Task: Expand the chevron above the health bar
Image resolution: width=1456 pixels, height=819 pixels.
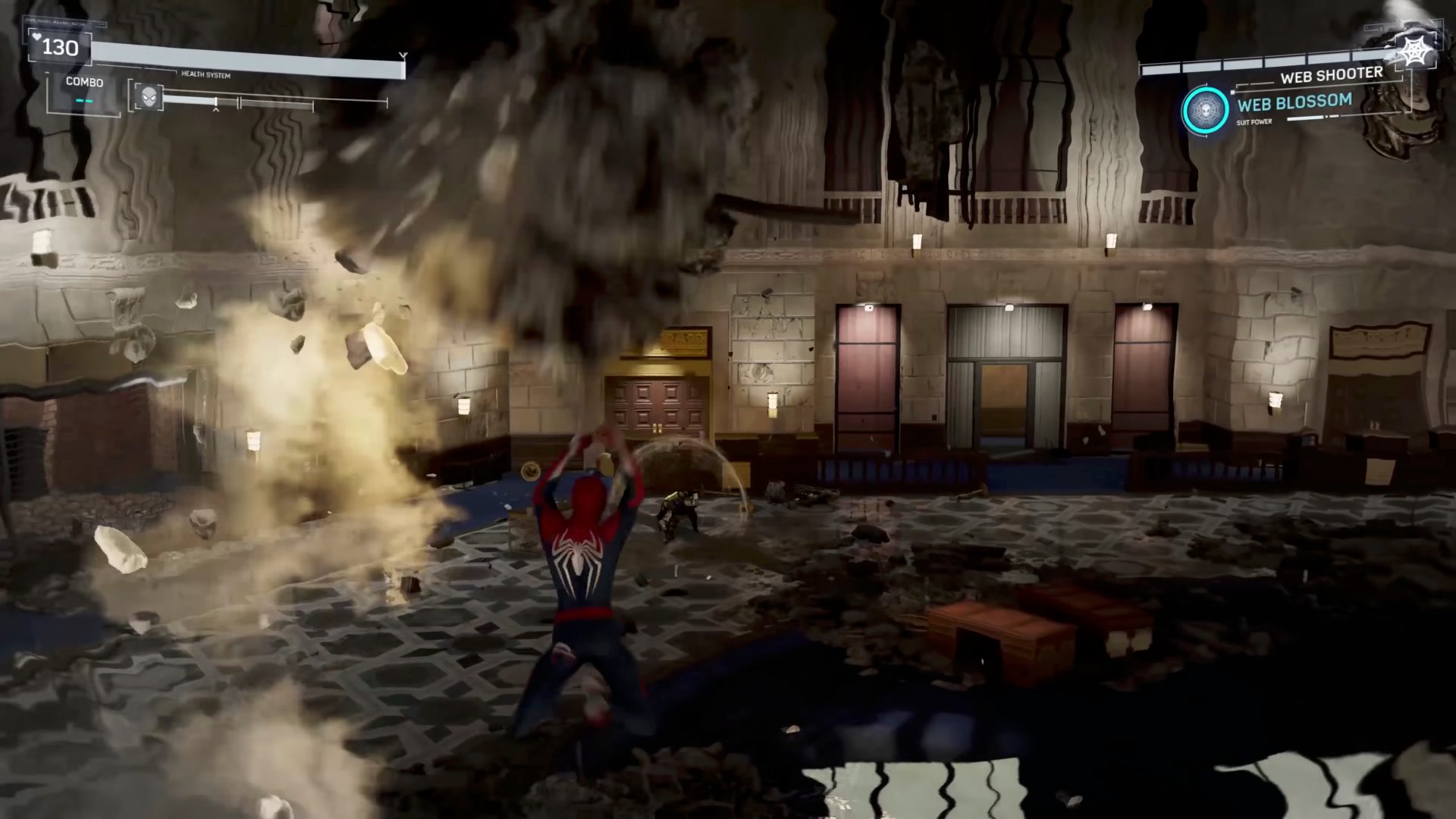Action: (405, 55)
